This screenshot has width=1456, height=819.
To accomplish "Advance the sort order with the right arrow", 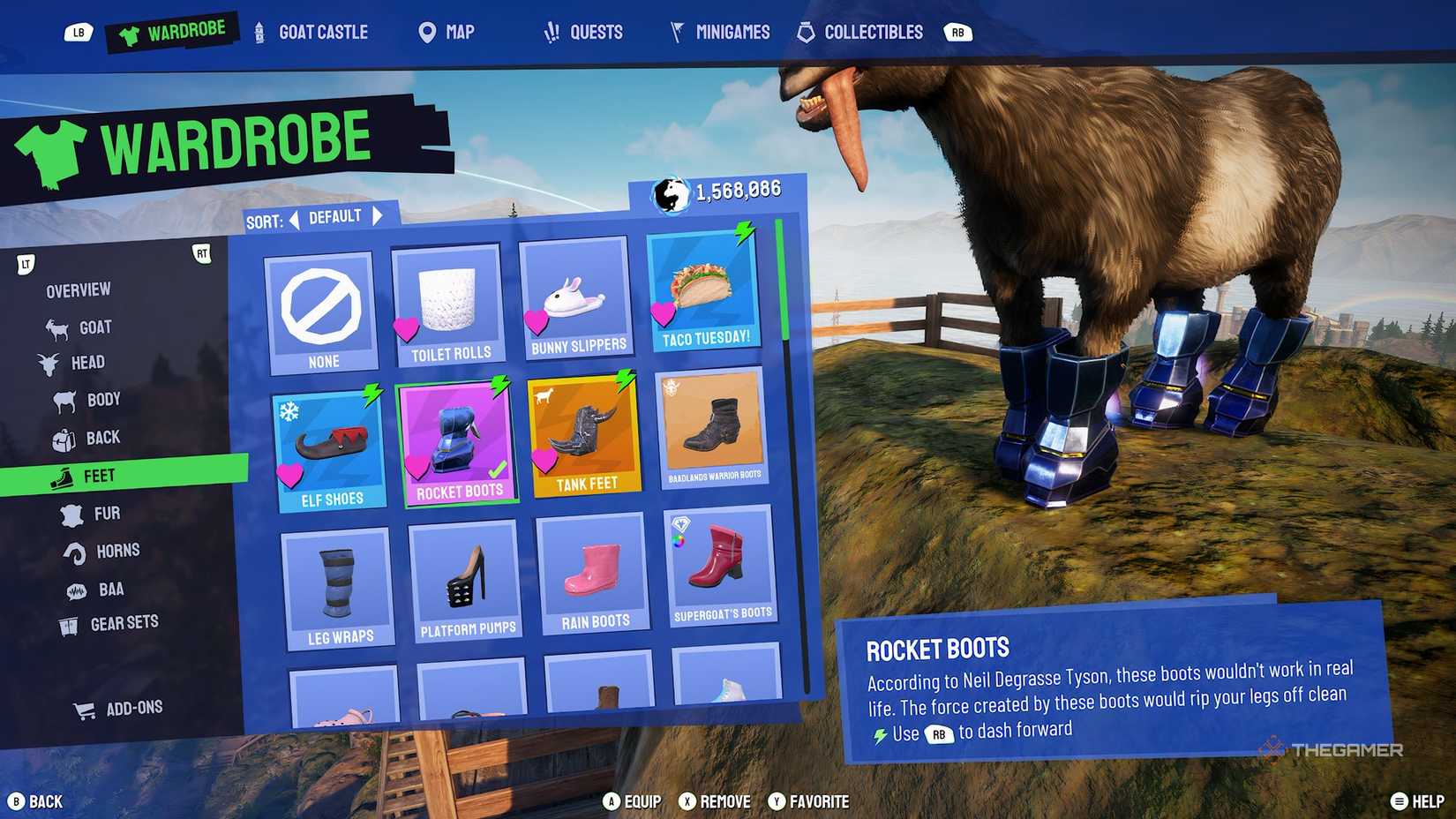I will [379, 214].
